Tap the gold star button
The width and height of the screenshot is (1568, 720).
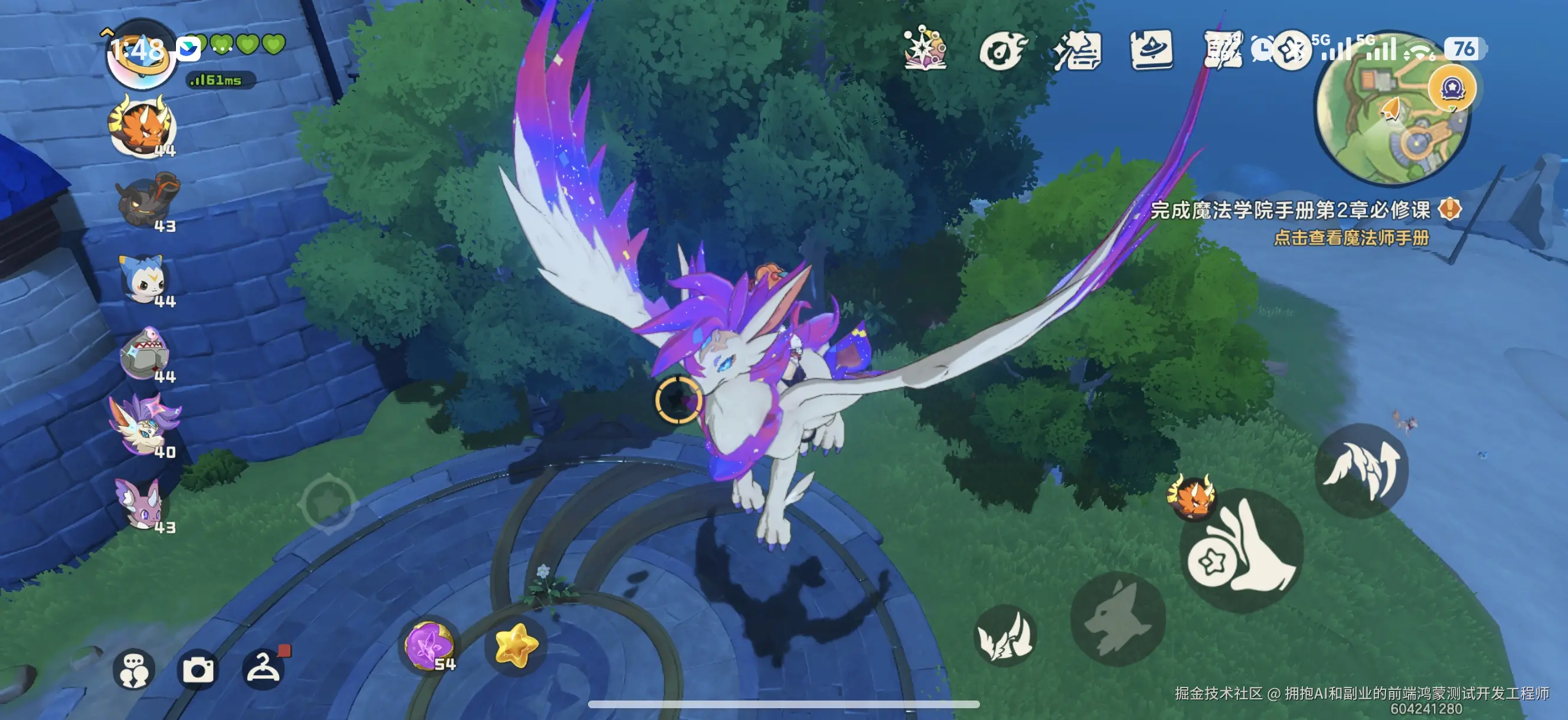pos(516,645)
